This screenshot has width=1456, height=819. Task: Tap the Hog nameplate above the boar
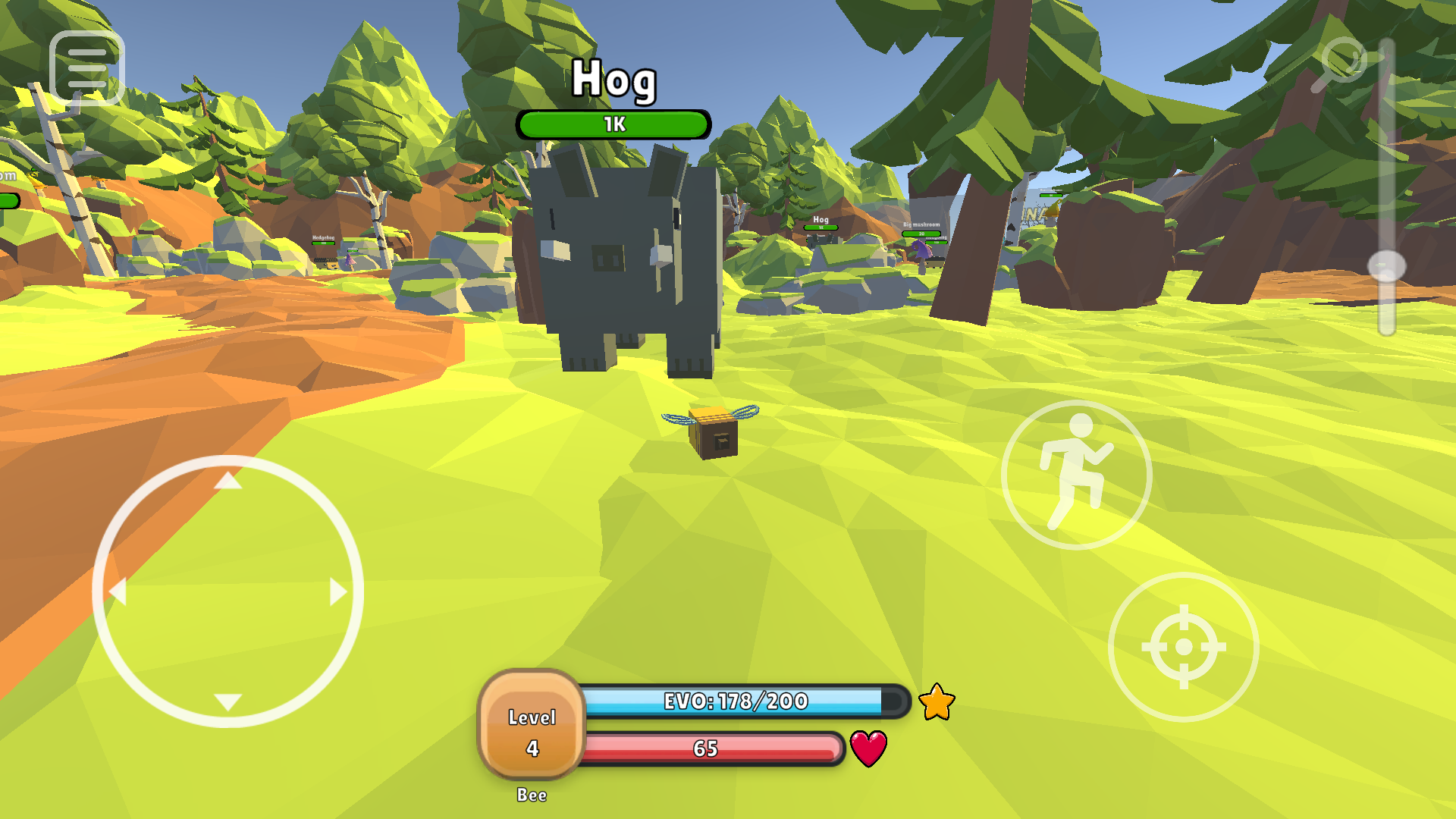[x=614, y=82]
